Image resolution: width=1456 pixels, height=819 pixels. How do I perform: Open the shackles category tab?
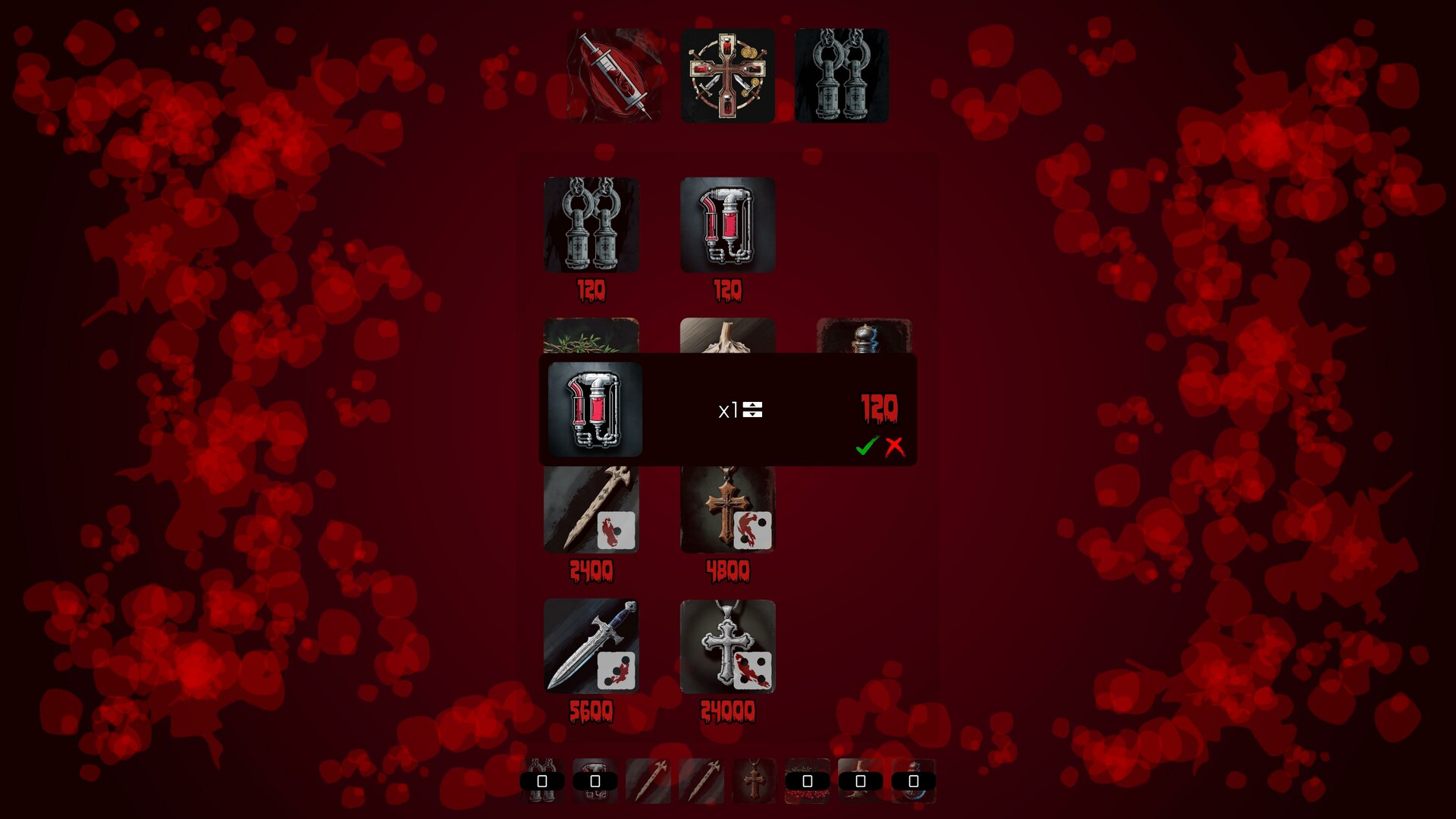point(842,75)
